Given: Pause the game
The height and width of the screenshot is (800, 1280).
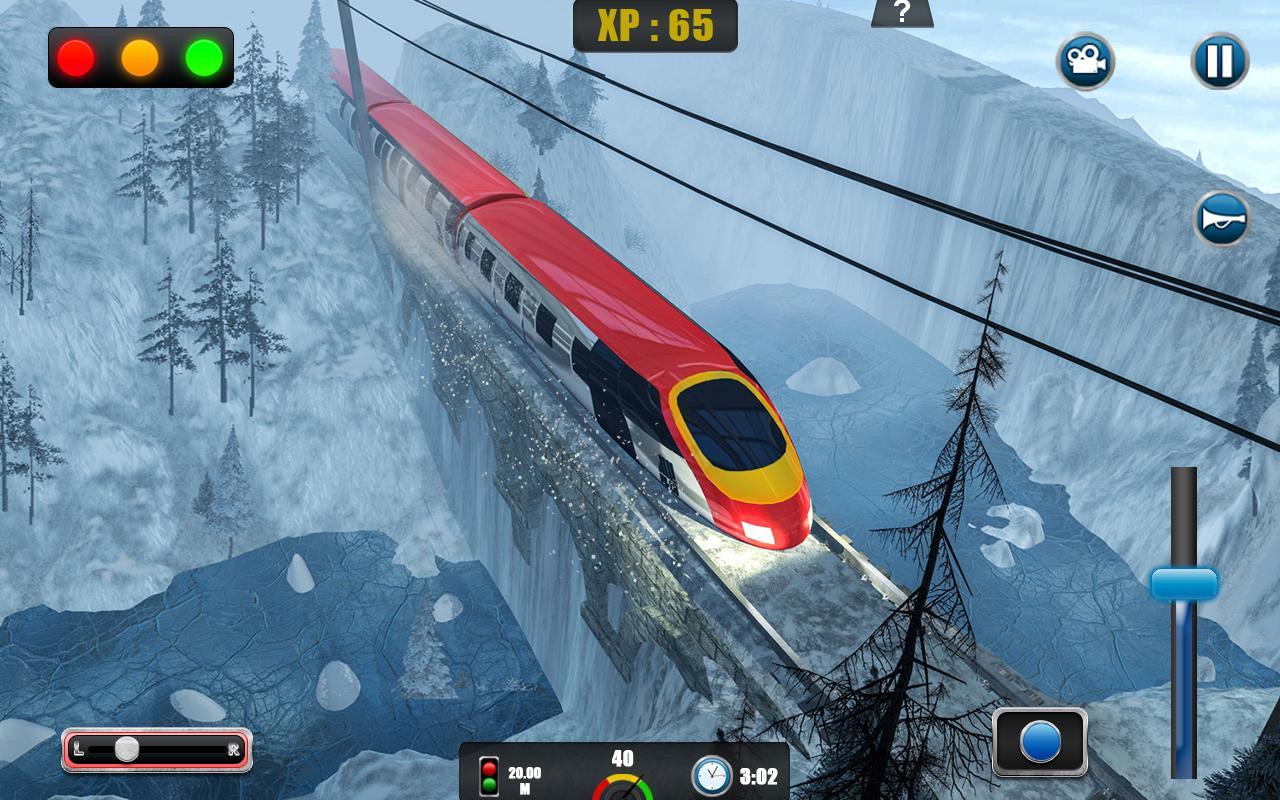Looking at the screenshot, I should click(1219, 61).
